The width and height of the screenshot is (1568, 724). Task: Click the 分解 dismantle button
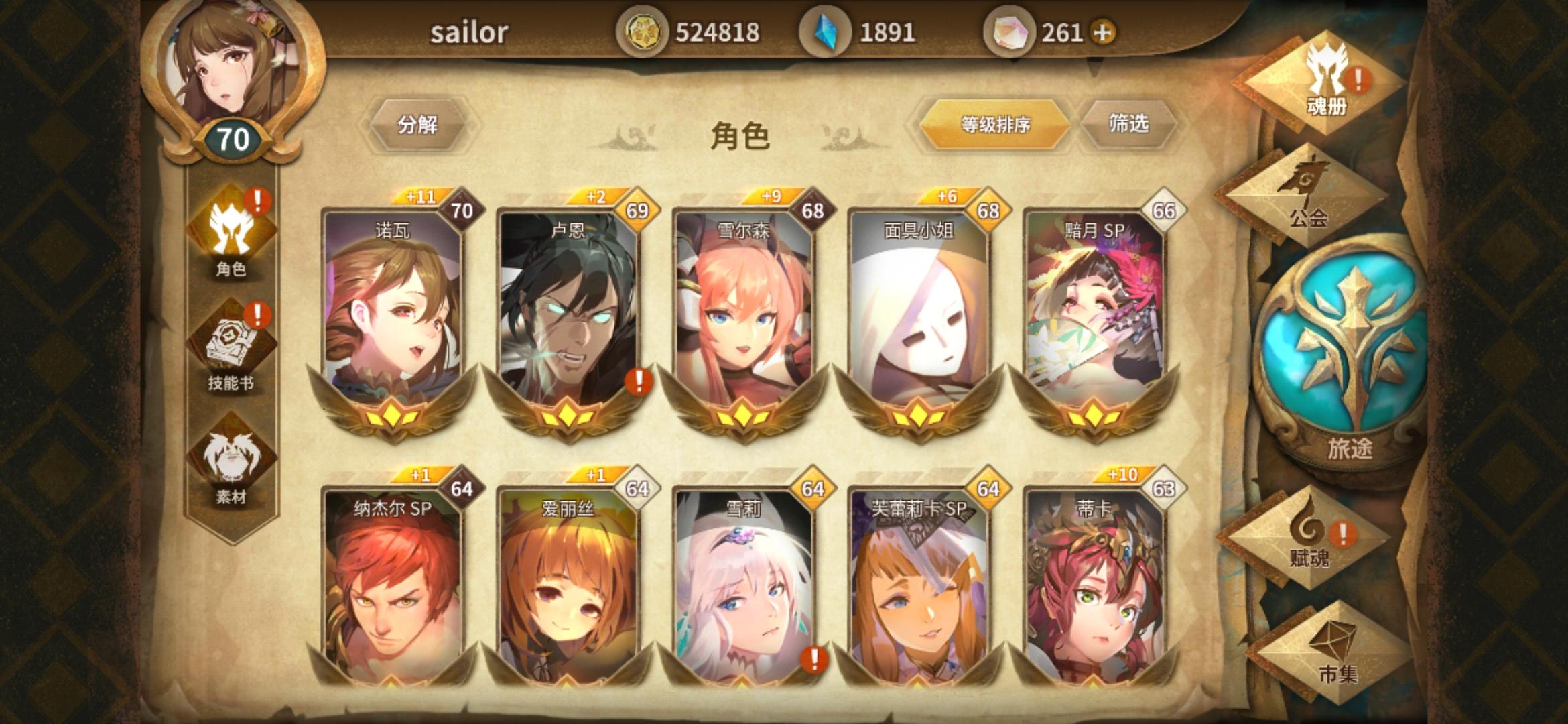coord(419,124)
